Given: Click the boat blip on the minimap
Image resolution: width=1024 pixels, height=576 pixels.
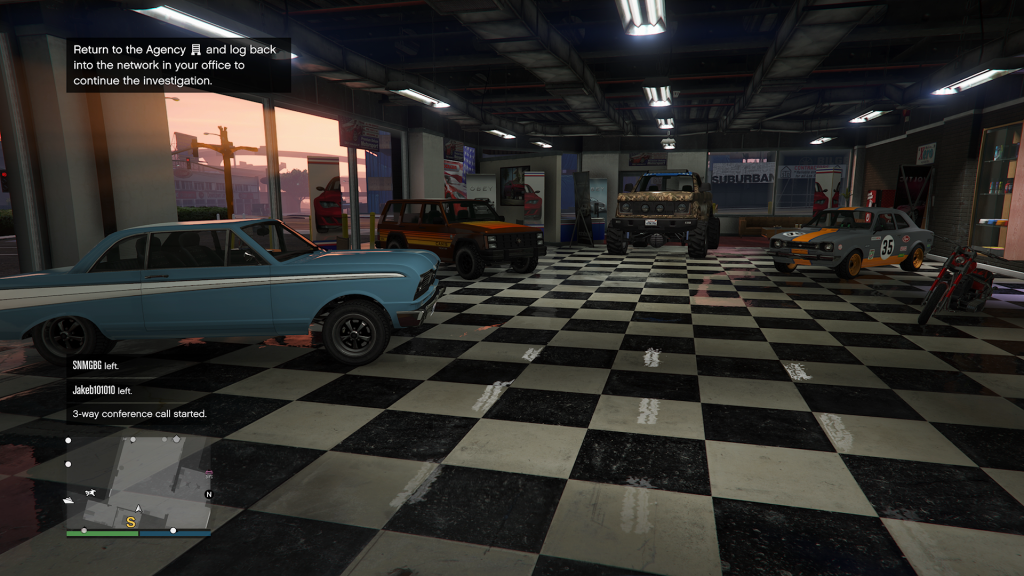Looking at the screenshot, I should pos(68,499).
